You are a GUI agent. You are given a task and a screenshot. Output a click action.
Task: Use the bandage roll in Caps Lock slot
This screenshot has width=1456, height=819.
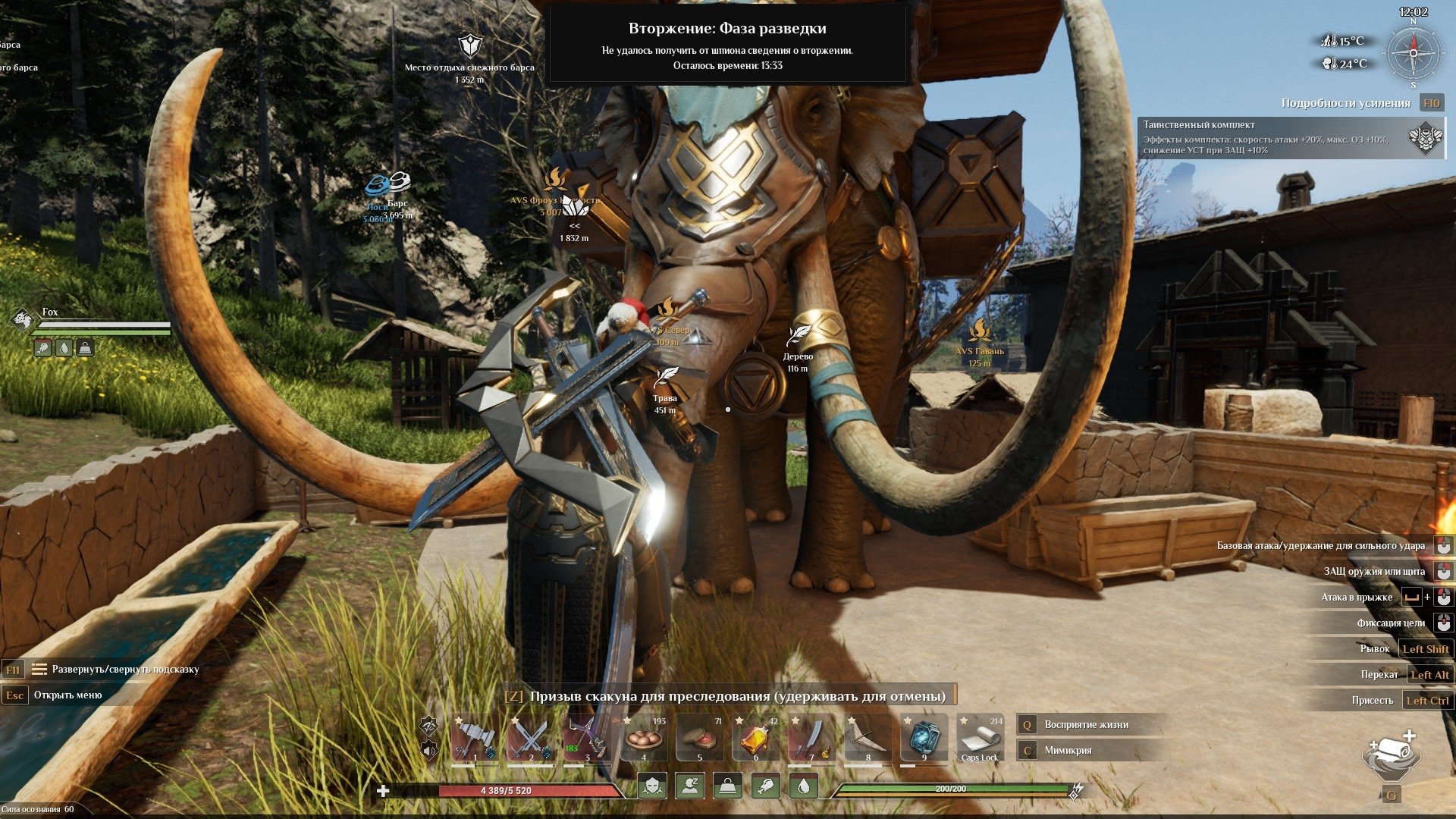pos(980,737)
